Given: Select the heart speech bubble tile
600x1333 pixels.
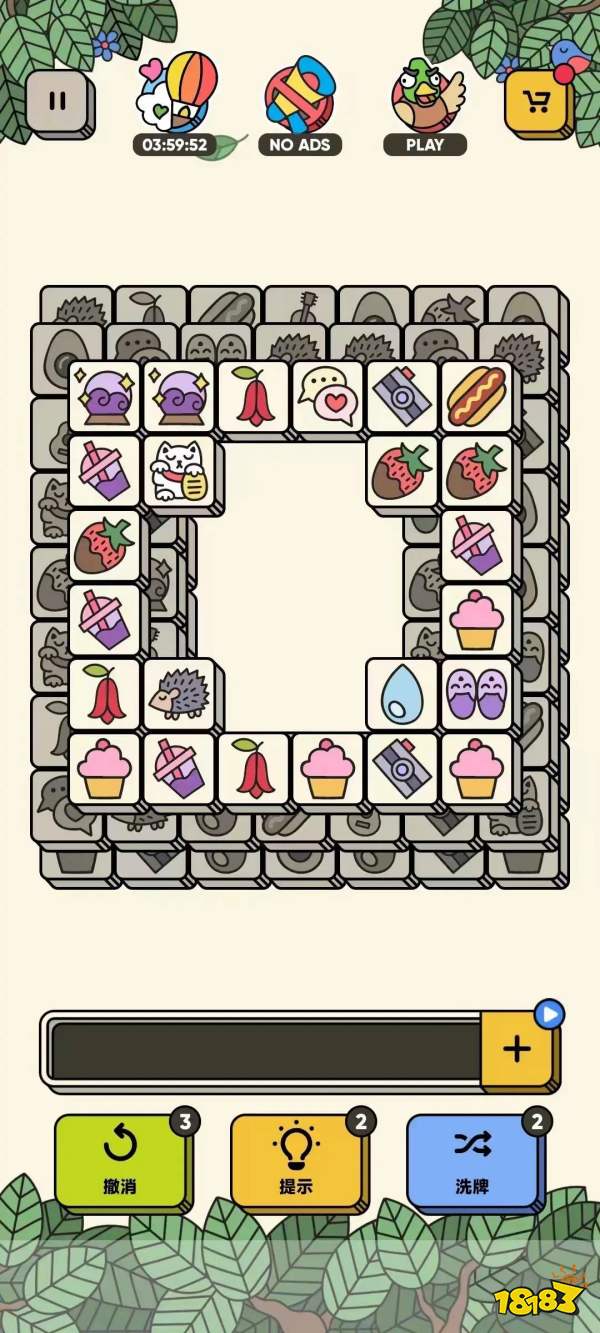Looking at the screenshot, I should (x=328, y=395).
